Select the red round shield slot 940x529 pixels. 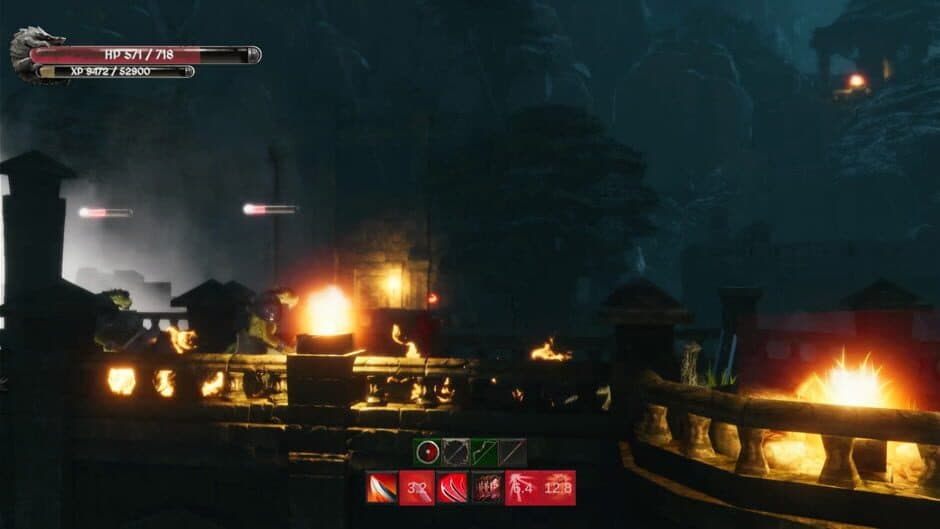[427, 452]
